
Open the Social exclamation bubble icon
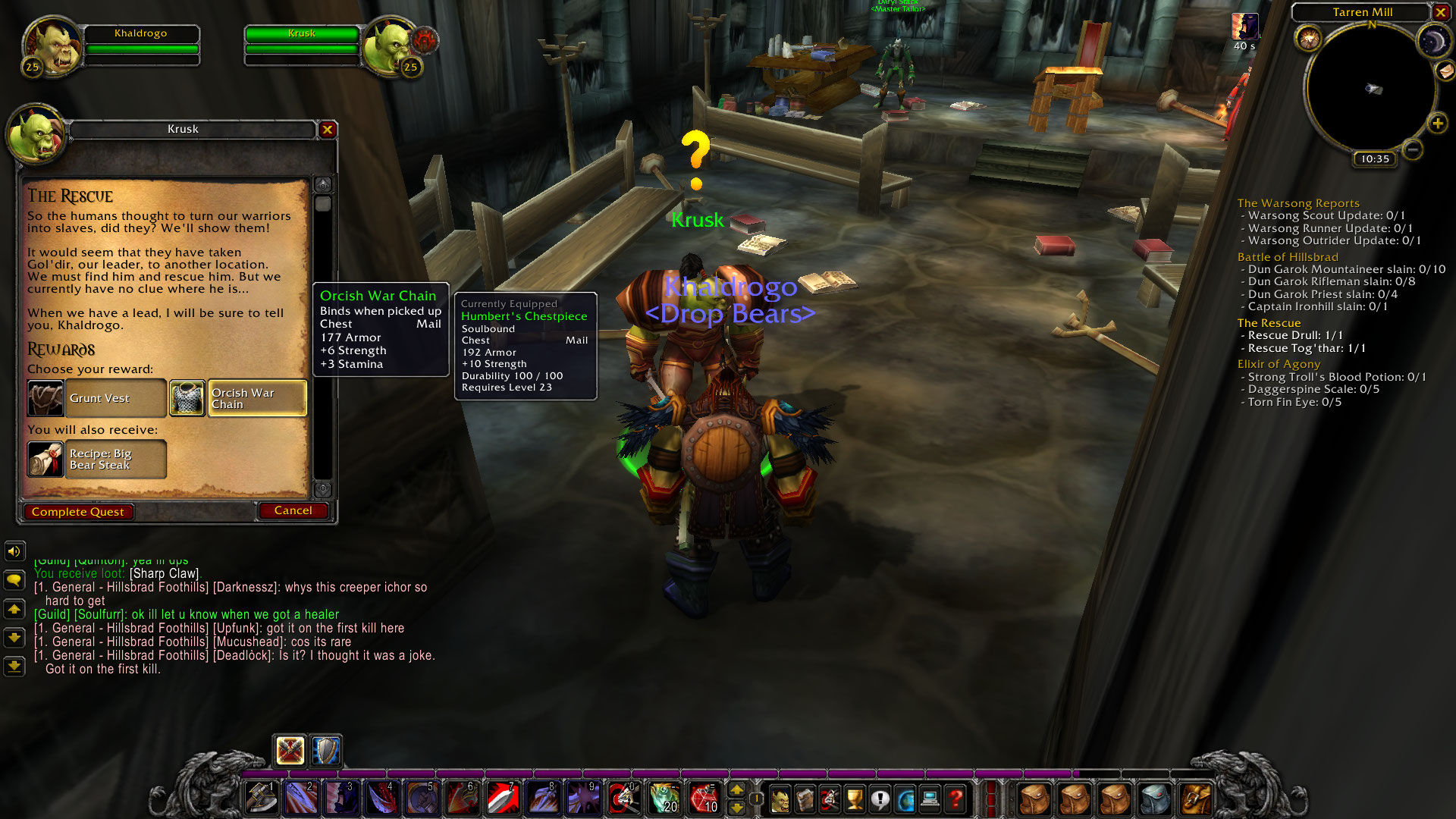[x=881, y=797]
